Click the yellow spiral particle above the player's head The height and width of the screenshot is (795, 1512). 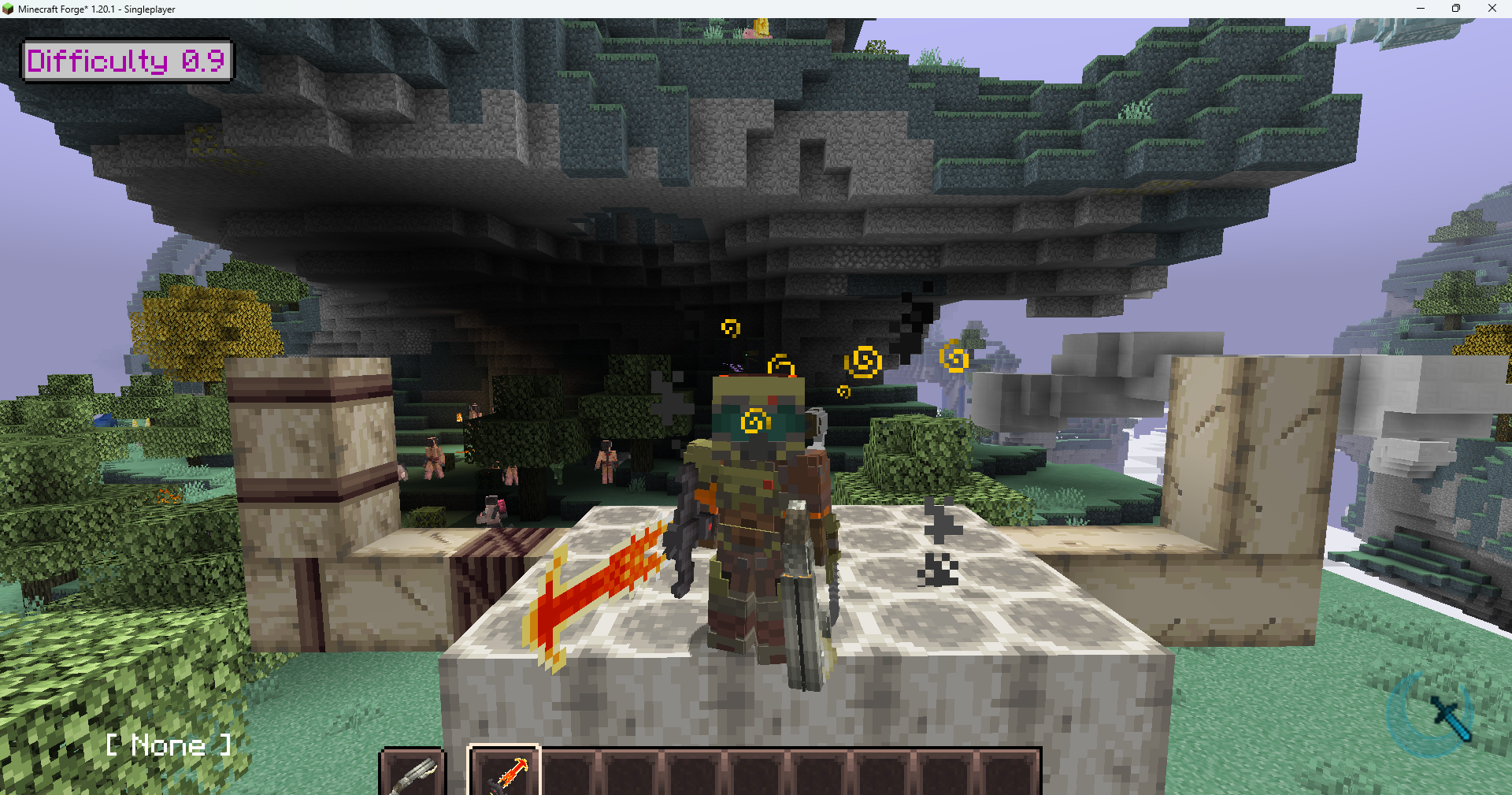[x=780, y=366]
